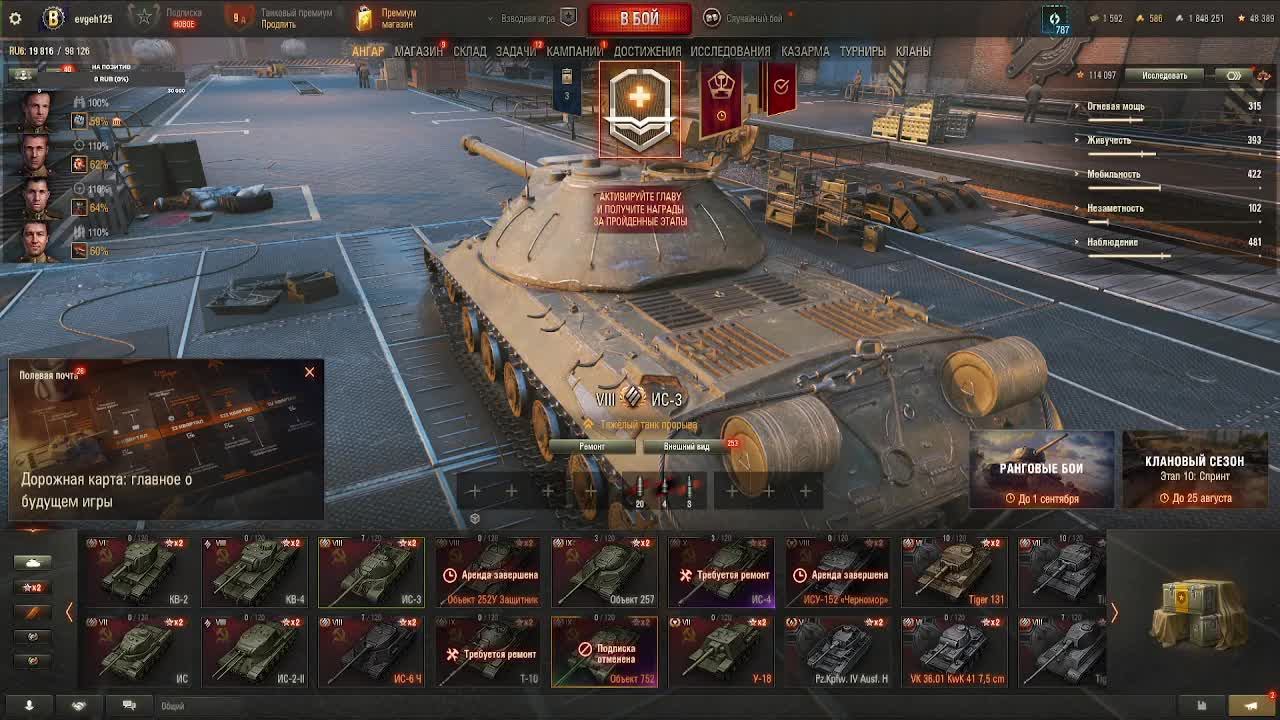Open the Внешний вид customization
The width and height of the screenshot is (1280, 720).
tap(687, 447)
